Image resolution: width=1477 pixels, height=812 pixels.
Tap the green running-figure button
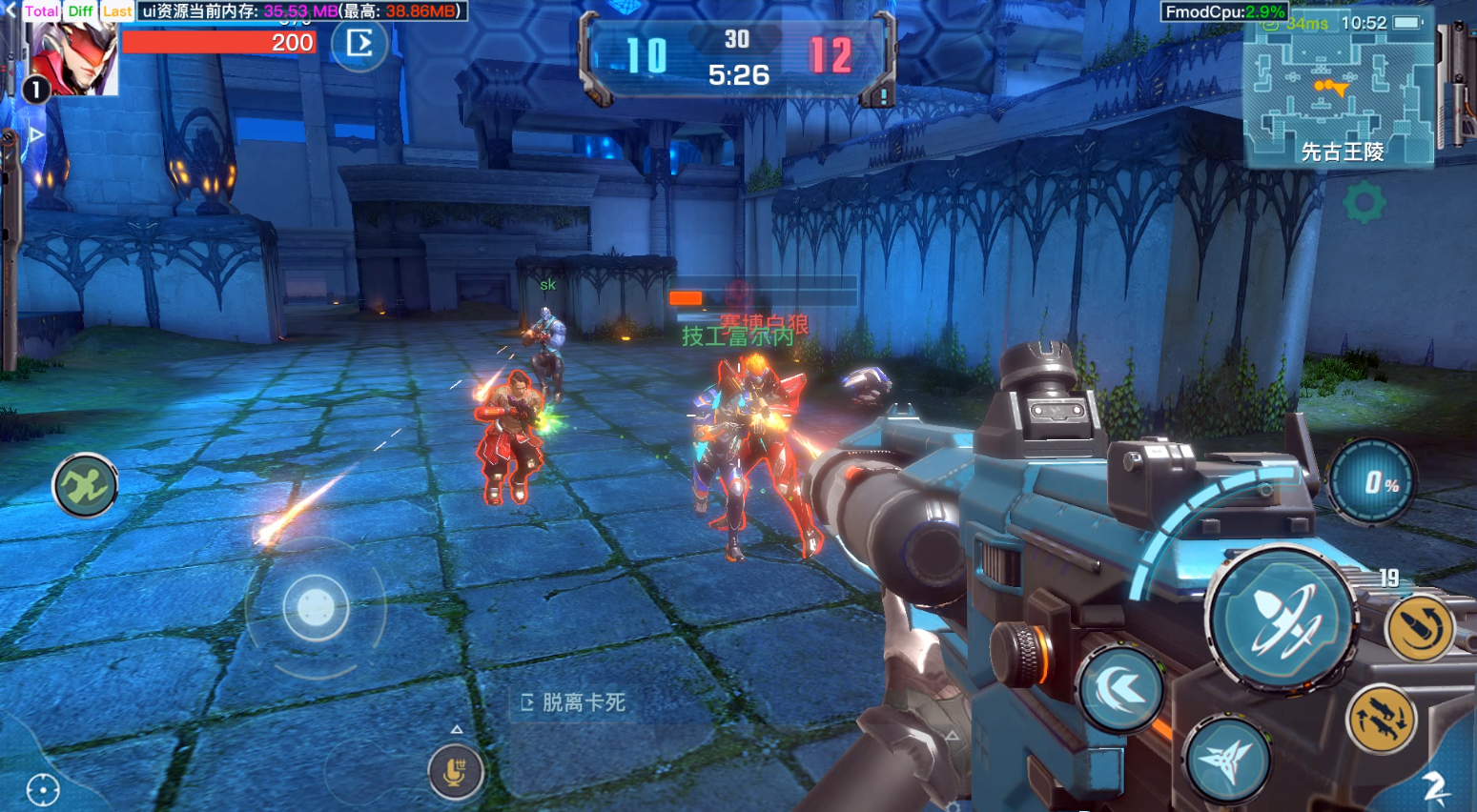85,486
